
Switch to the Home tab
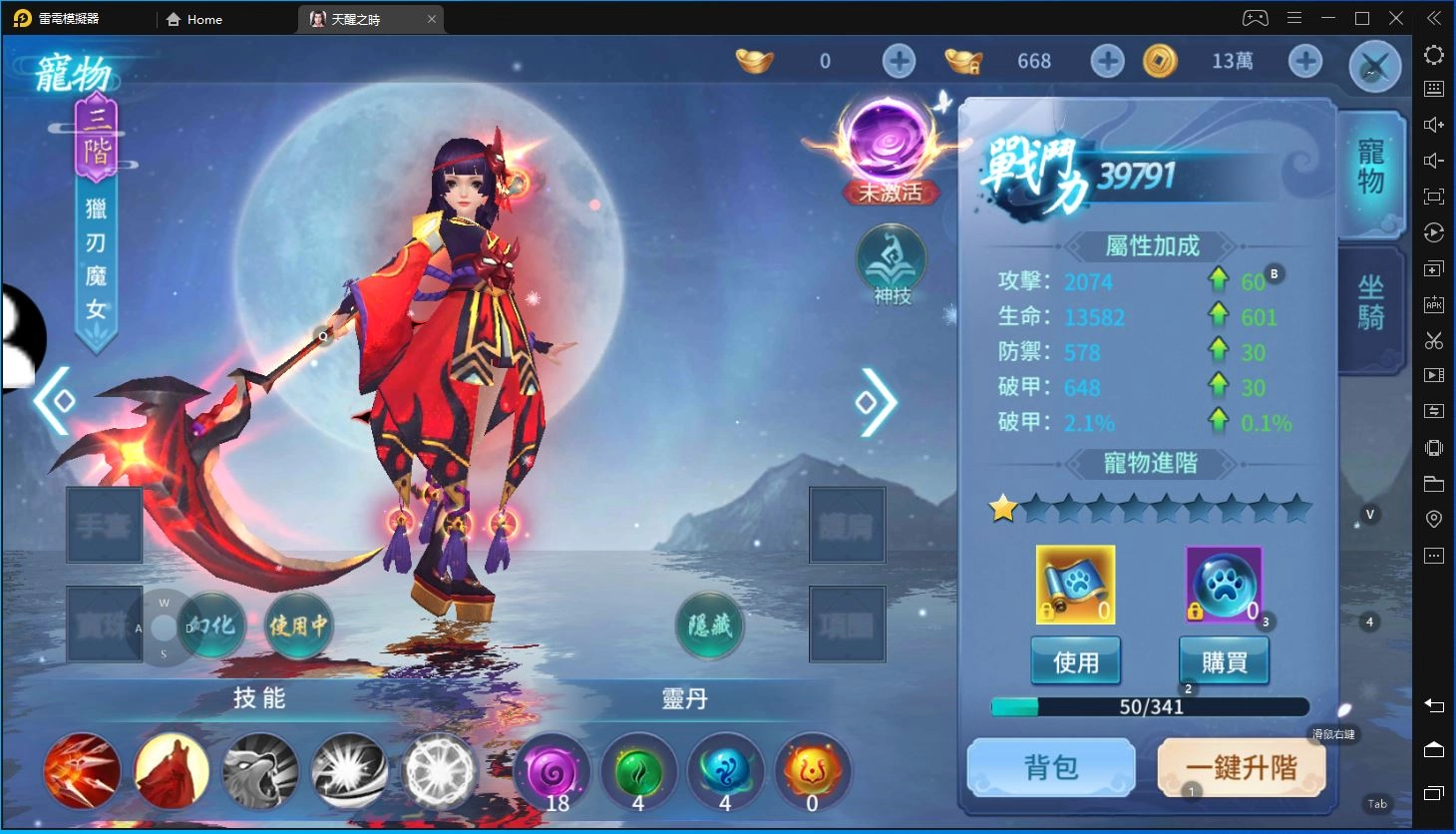pyautogui.click(x=195, y=18)
